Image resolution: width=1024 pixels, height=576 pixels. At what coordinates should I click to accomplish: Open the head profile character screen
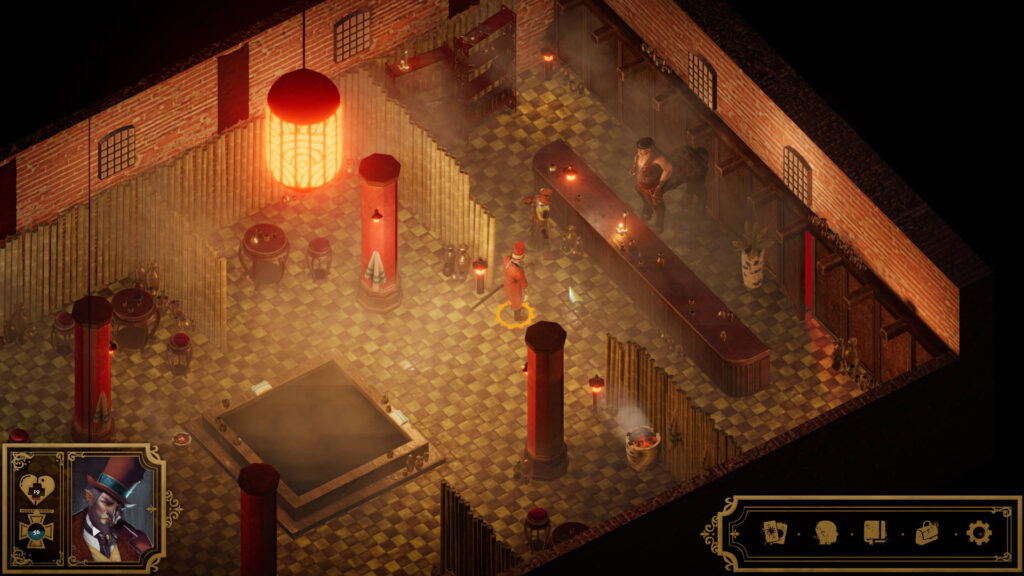(x=826, y=532)
